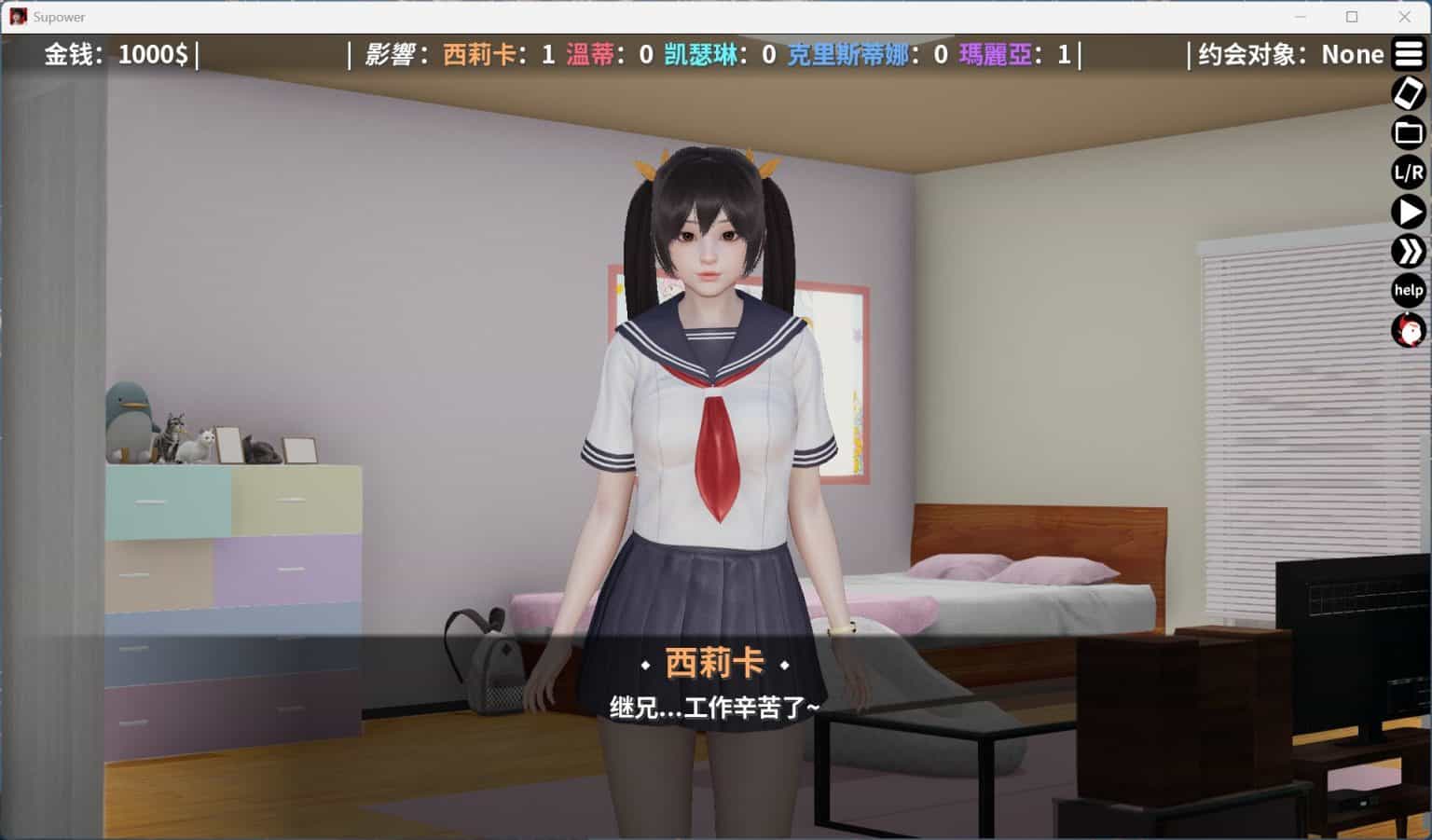Viewport: 1432px width, 840px height.
Task: Click the character avatar icon below help
Action: 1409,331
